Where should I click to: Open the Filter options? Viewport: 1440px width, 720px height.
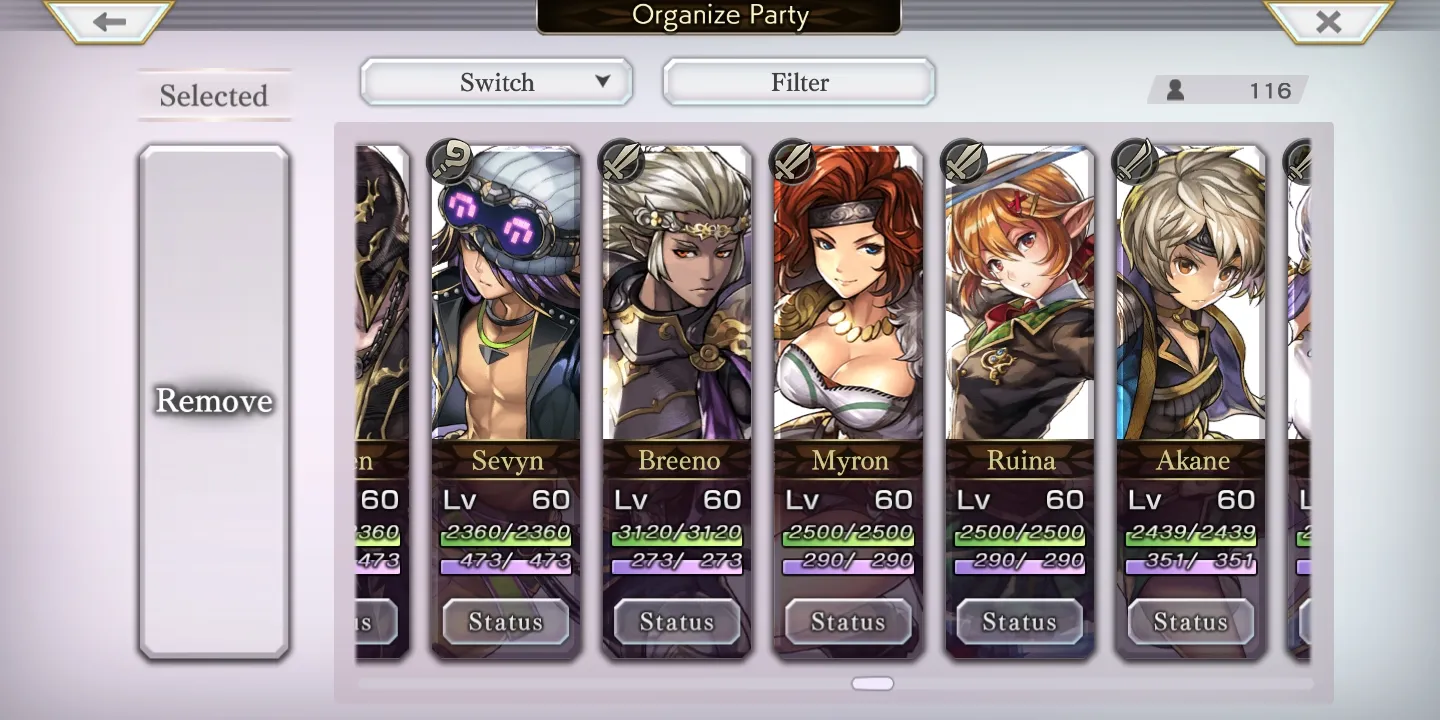point(799,82)
